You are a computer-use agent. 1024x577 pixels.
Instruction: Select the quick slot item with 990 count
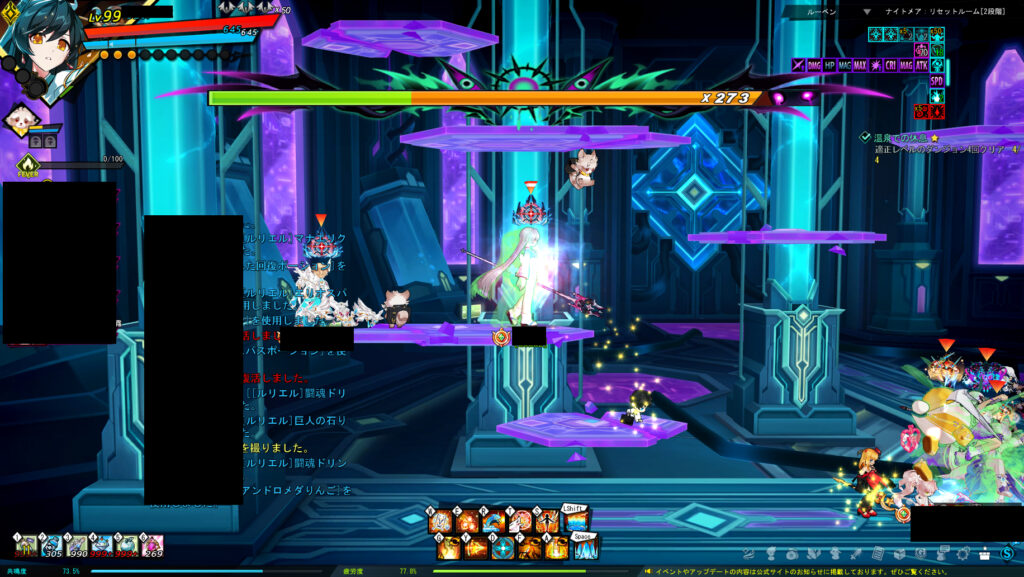[x=77, y=545]
